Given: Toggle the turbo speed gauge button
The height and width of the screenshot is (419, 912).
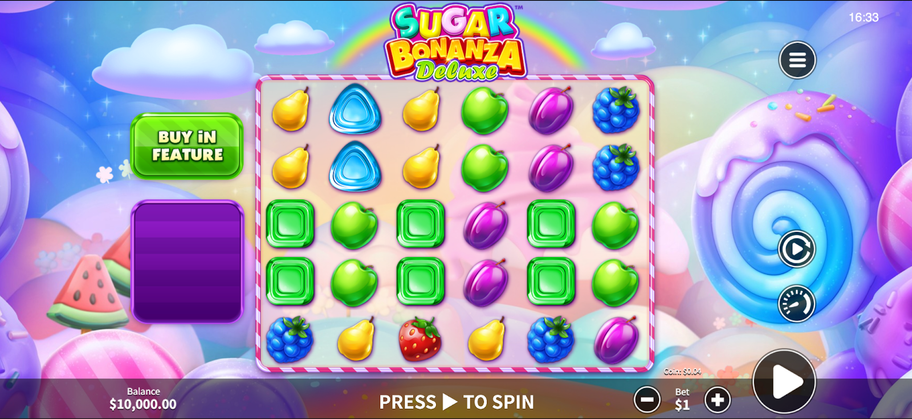Looking at the screenshot, I should point(796,303).
